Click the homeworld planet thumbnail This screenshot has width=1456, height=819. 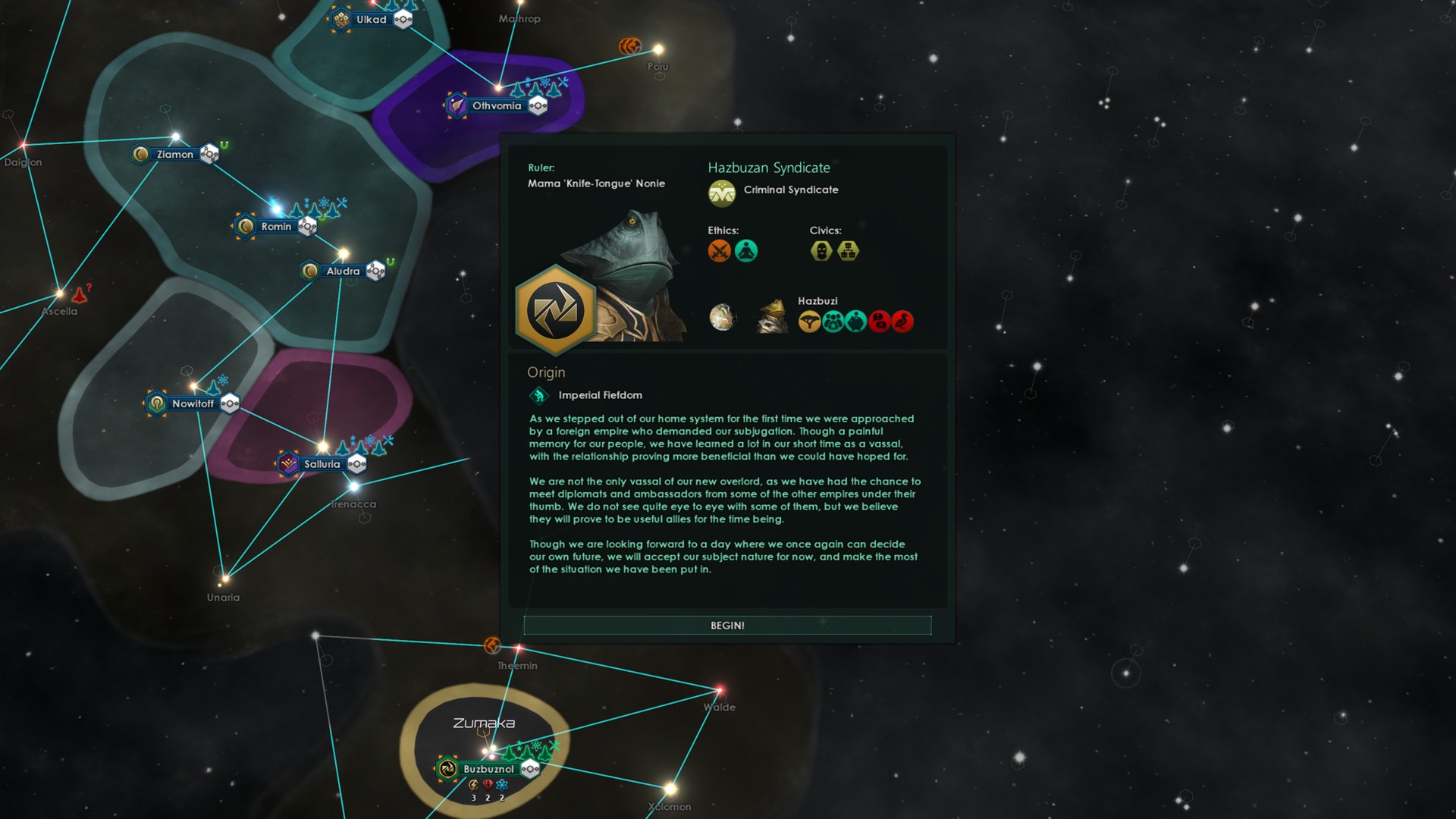pos(723,319)
